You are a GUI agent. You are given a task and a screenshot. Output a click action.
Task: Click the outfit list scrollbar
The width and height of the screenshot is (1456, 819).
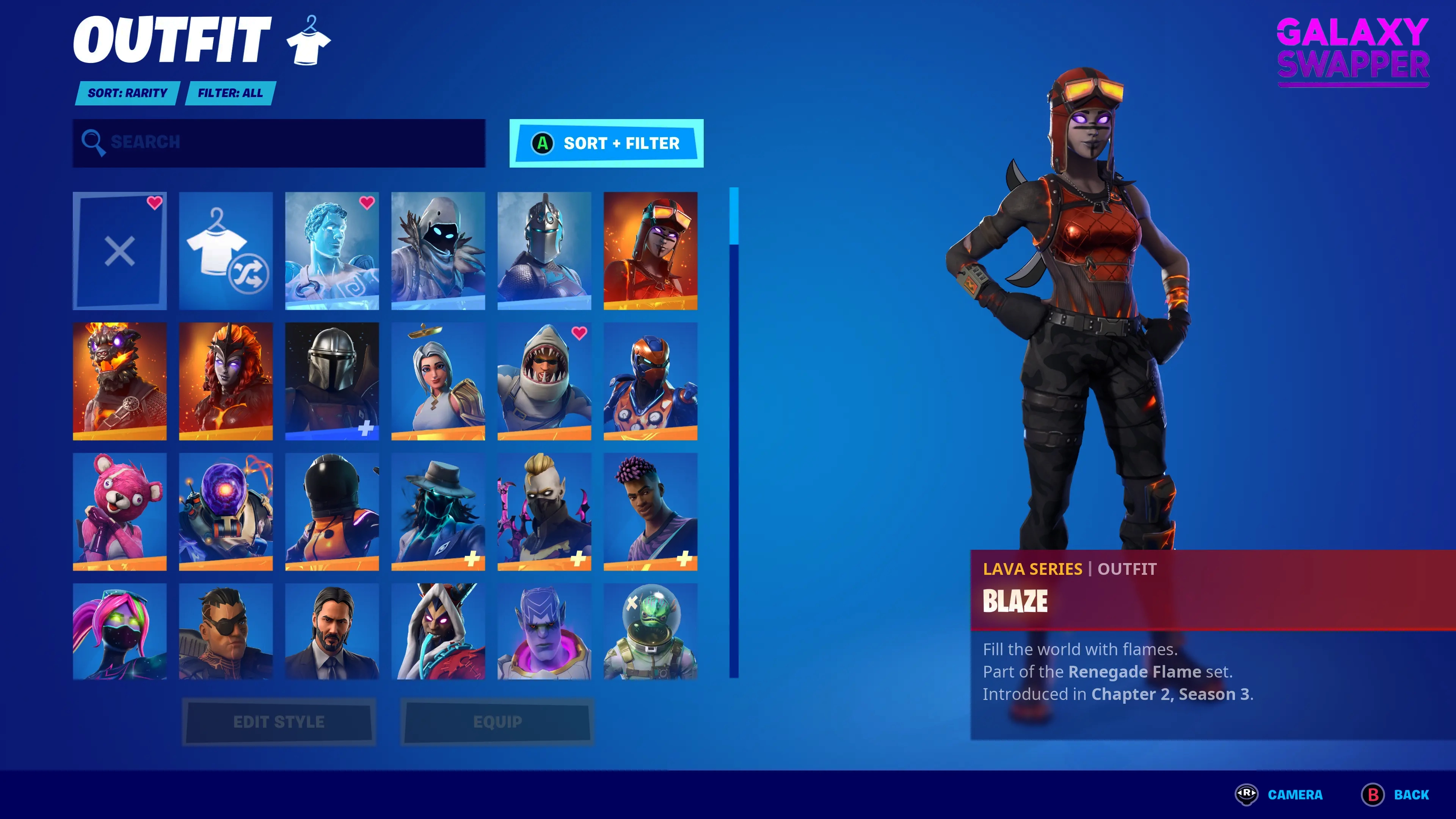[x=734, y=432]
